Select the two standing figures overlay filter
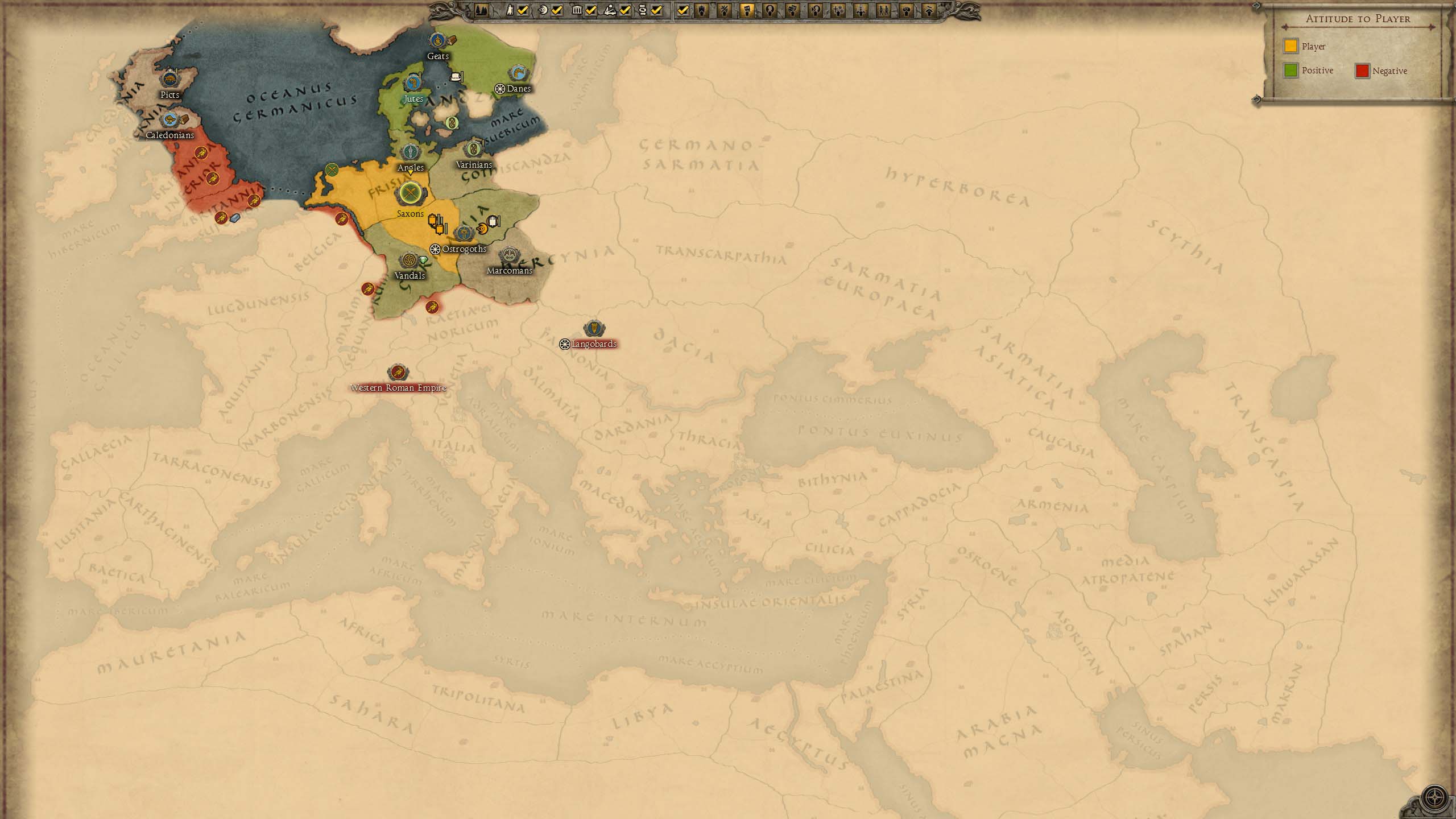1456x819 pixels. tap(883, 10)
